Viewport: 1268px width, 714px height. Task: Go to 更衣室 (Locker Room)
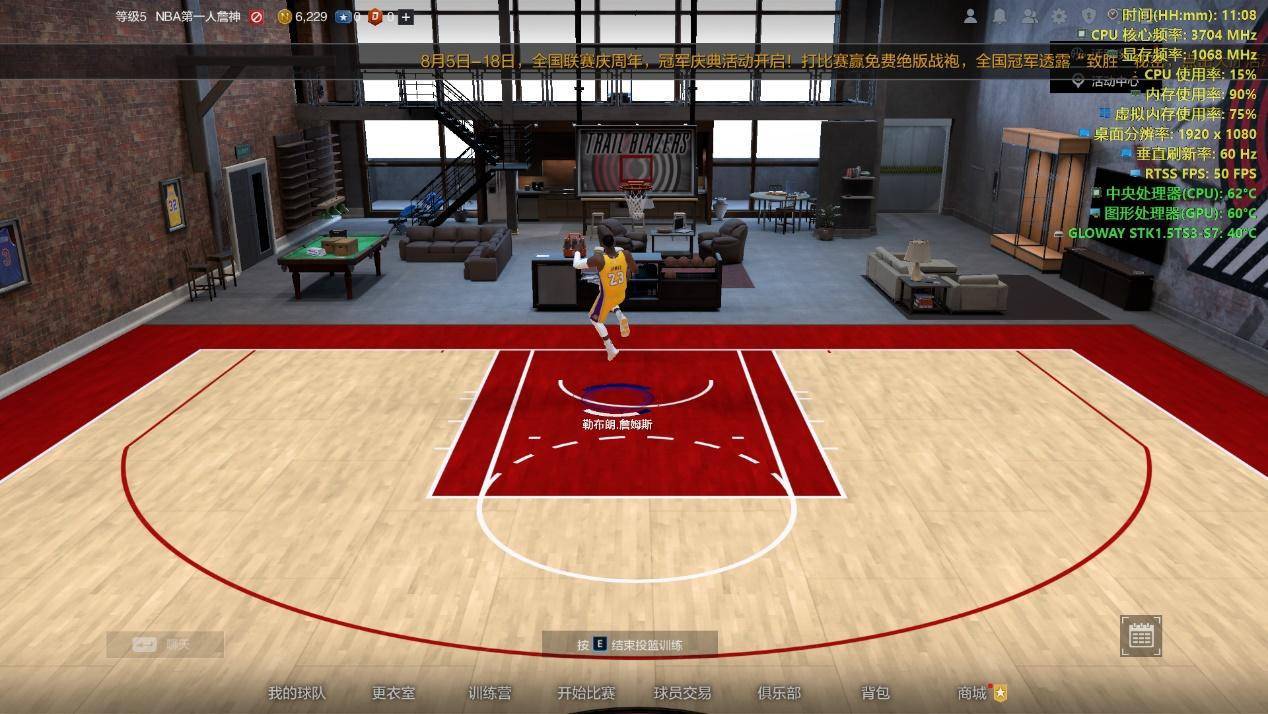393,692
